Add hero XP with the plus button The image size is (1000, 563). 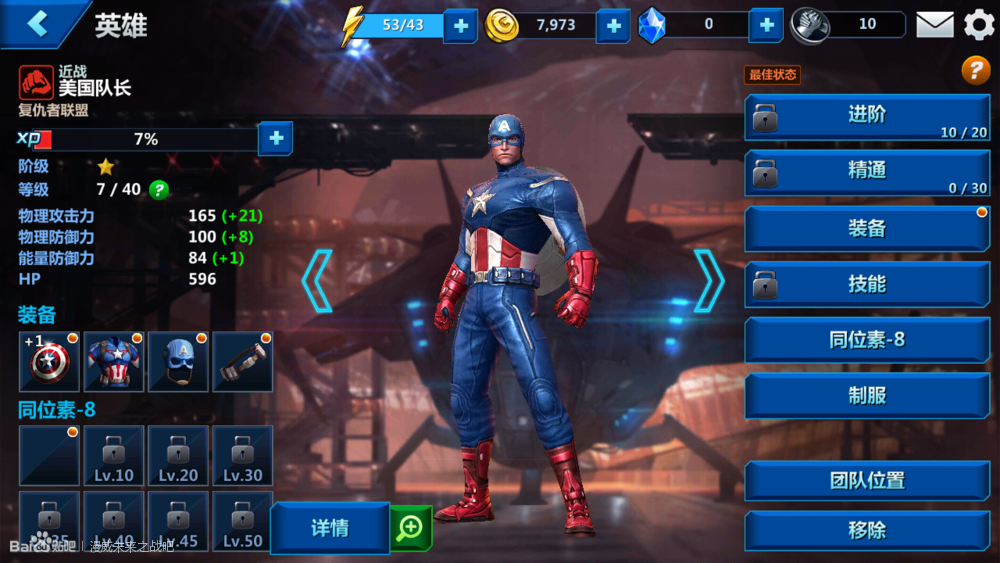point(276,139)
